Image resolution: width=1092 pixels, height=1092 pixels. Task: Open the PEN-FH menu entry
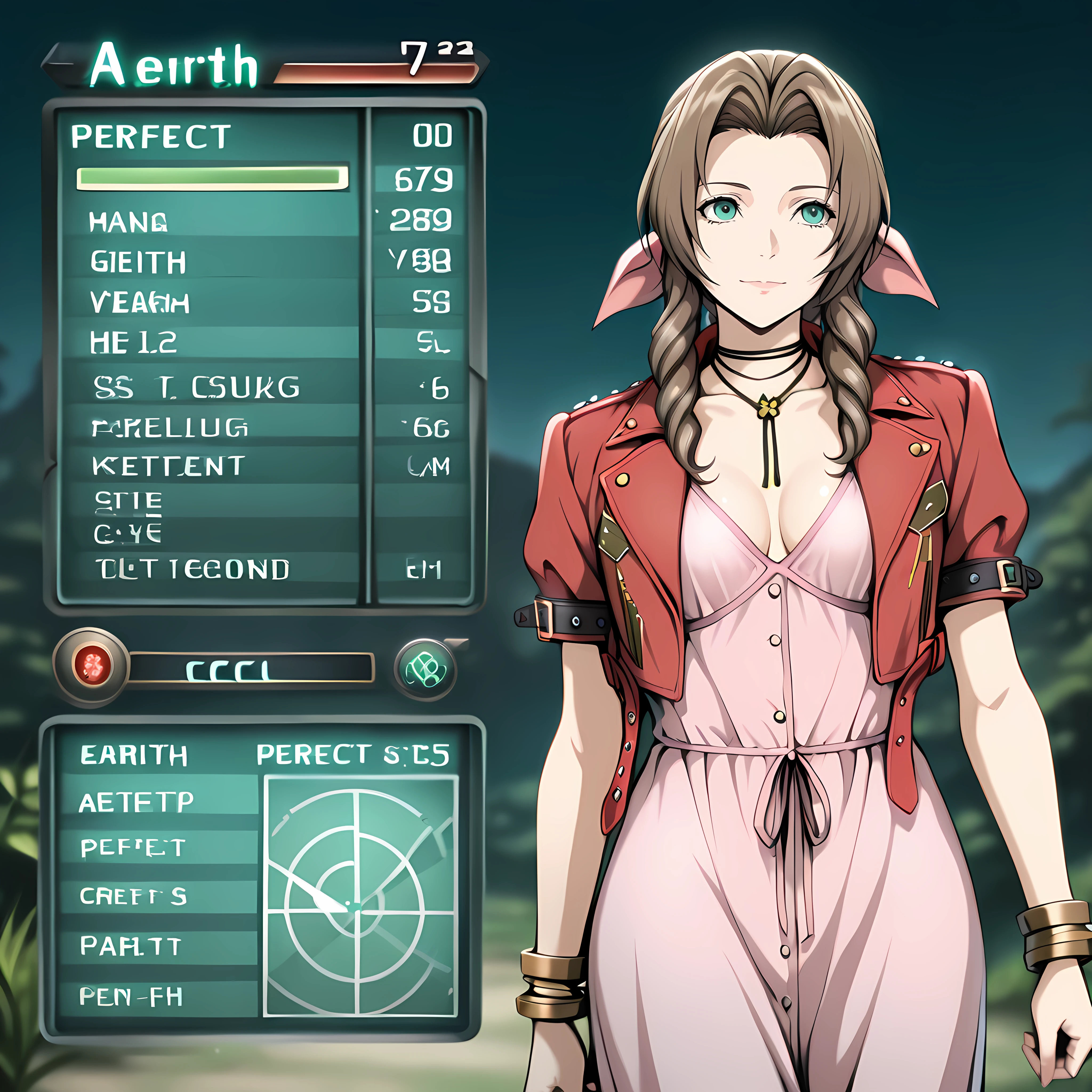tap(131, 997)
